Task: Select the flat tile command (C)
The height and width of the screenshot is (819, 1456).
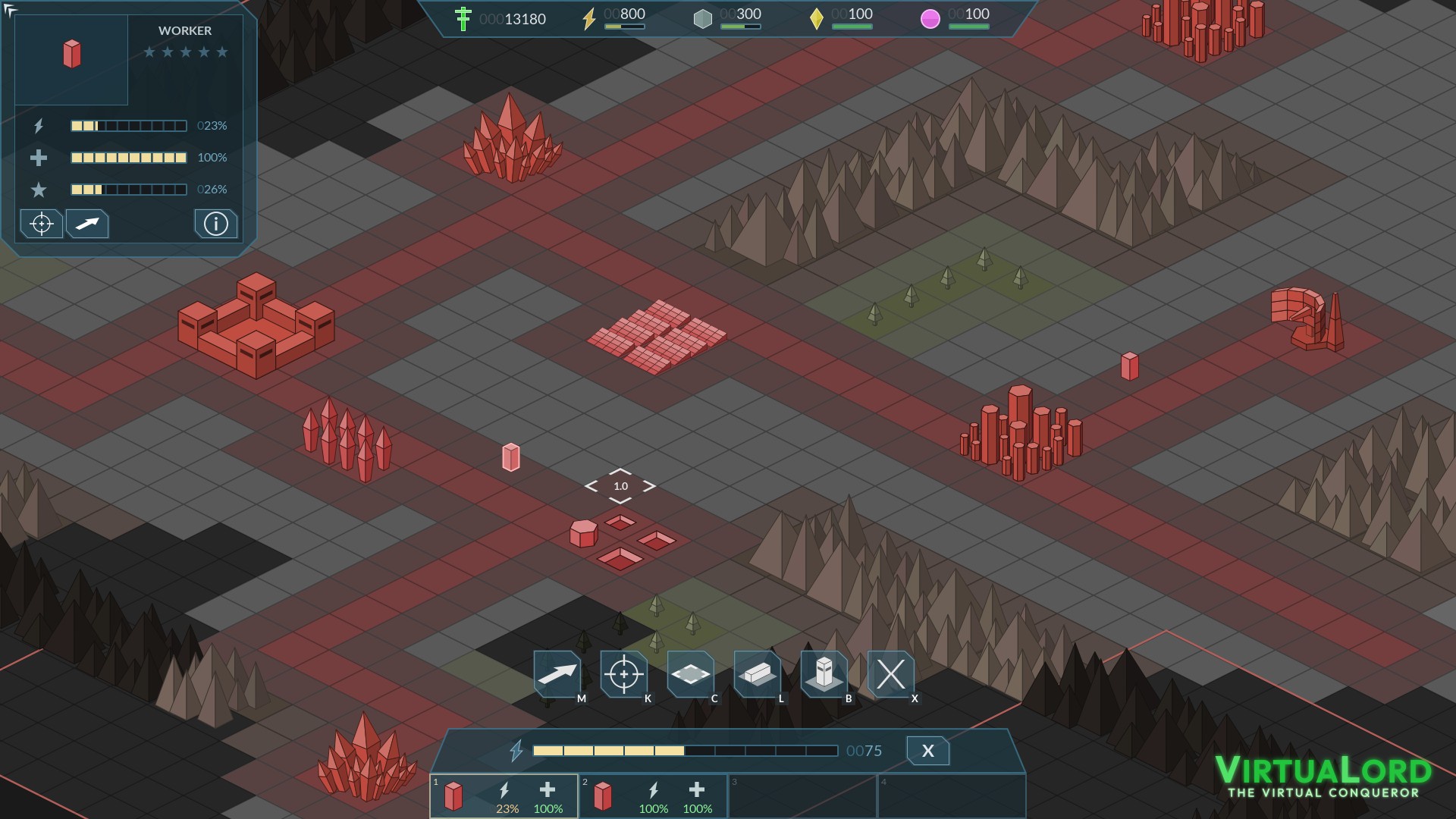Action: tap(690, 673)
